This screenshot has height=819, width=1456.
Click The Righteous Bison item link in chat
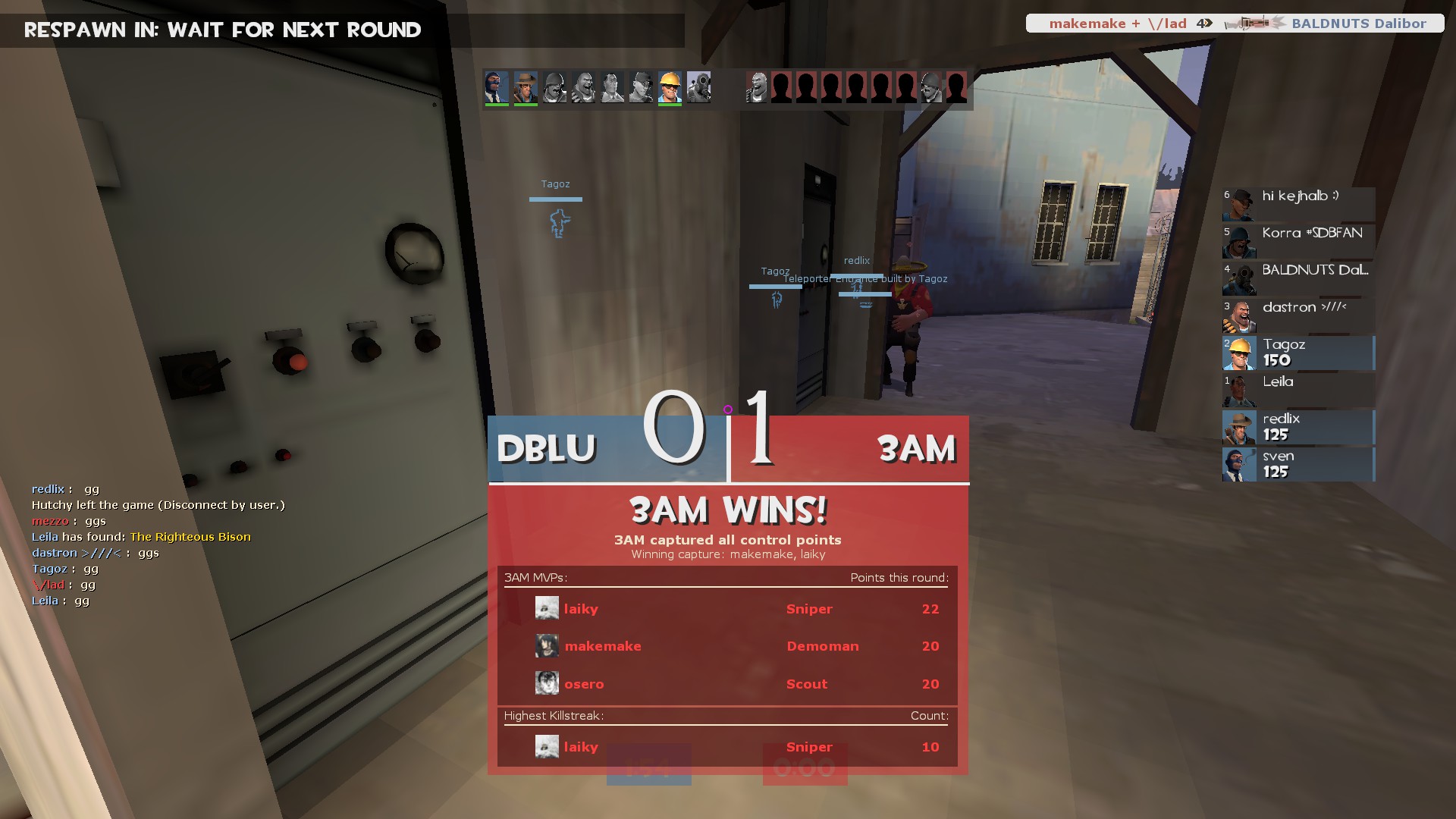pos(190,537)
